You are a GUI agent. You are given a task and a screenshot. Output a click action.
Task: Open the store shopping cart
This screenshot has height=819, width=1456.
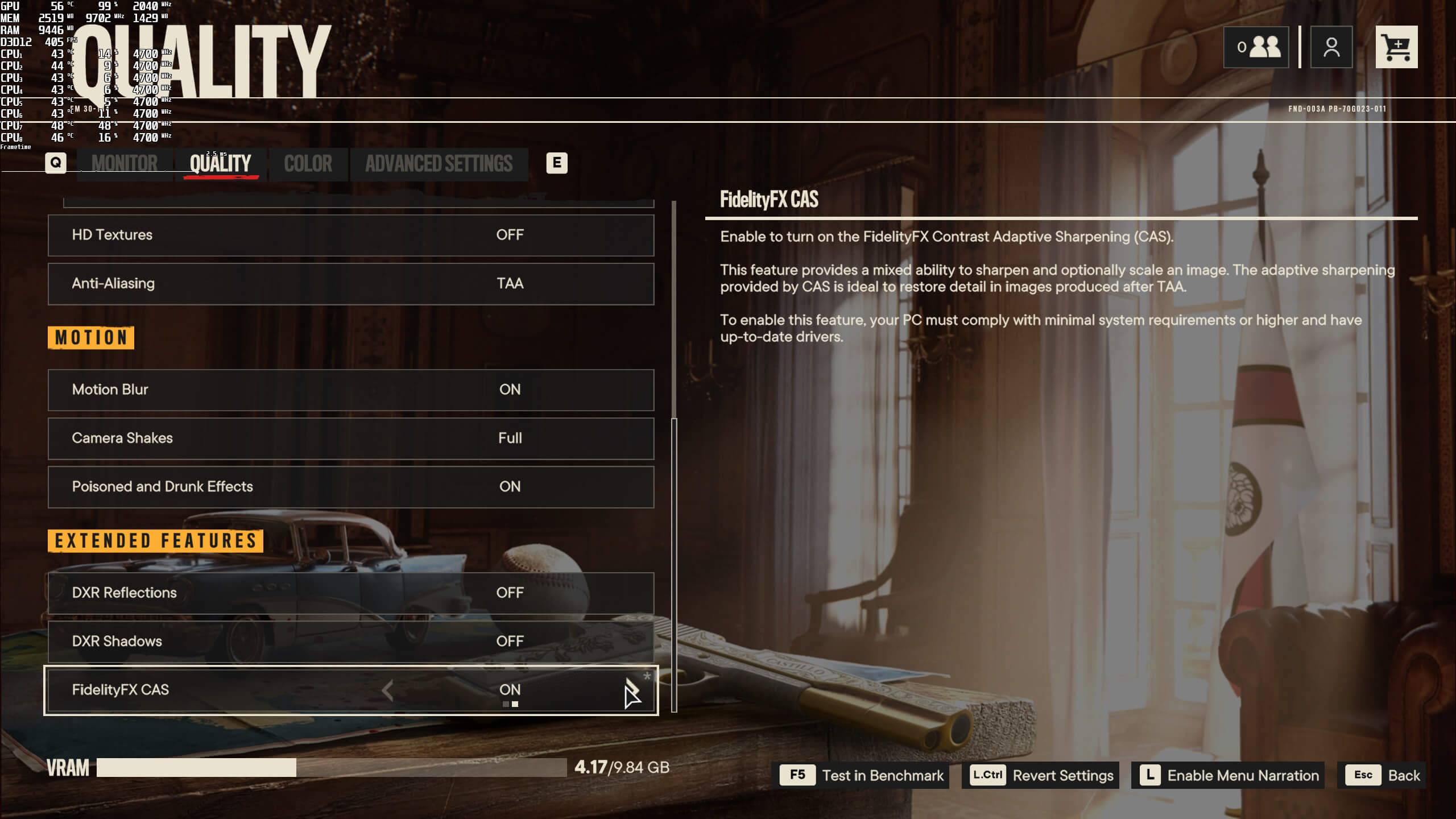point(1396,47)
